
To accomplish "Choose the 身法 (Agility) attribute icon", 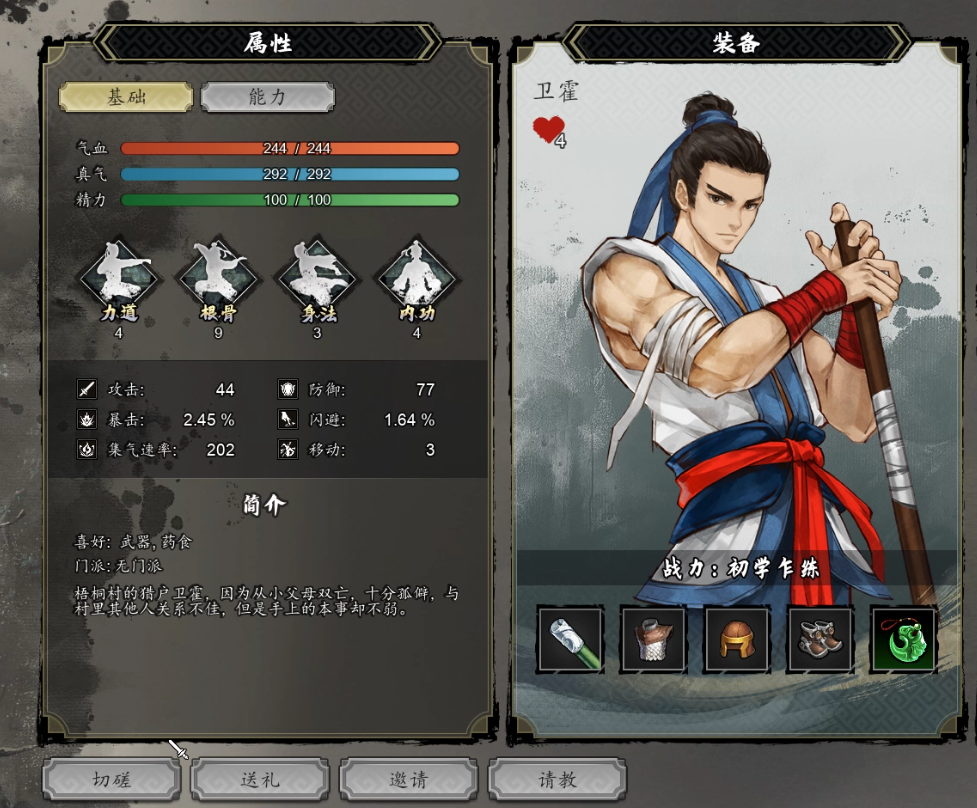I will pyautogui.click(x=317, y=274).
